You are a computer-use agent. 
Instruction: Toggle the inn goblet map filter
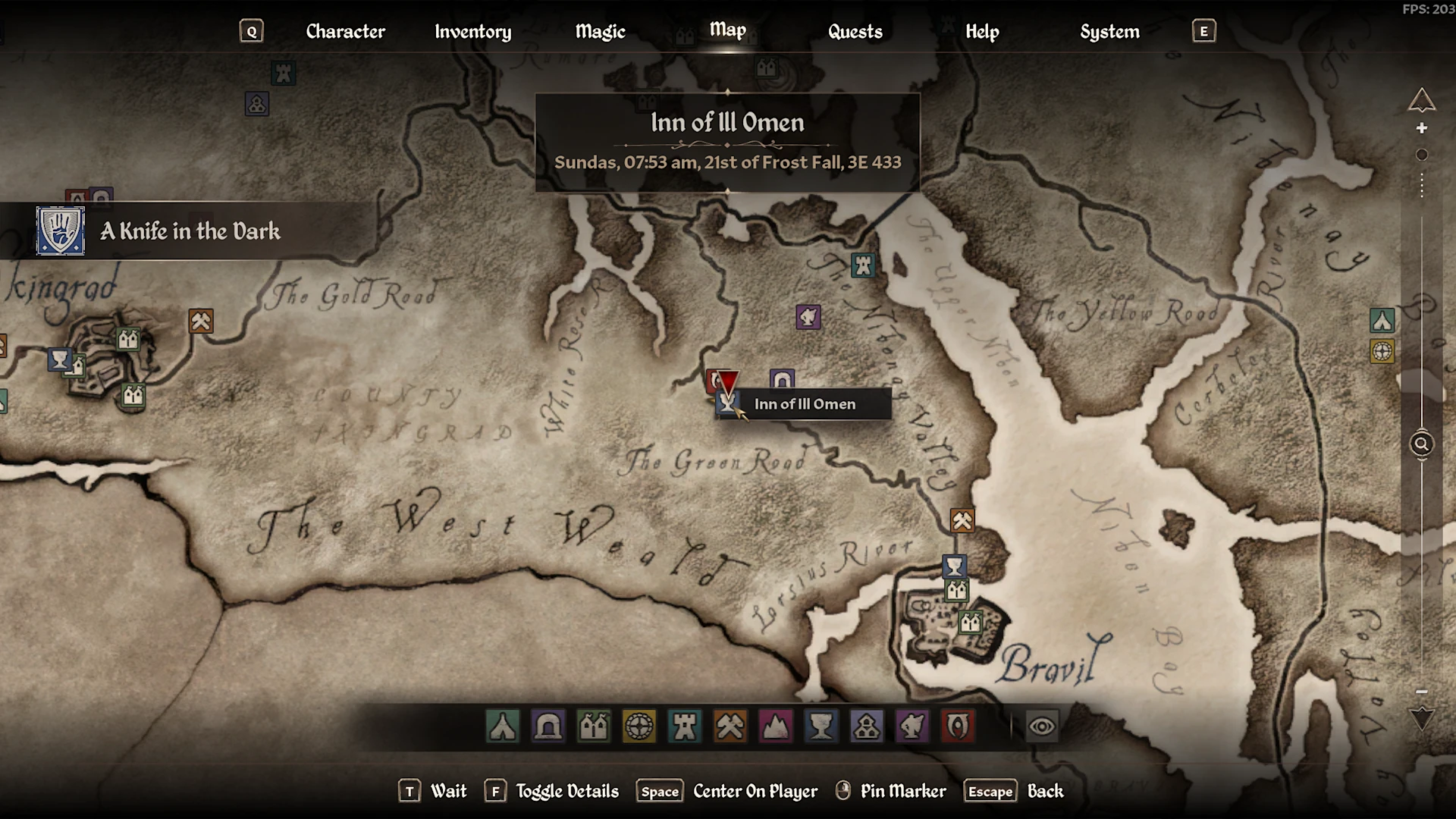821,726
